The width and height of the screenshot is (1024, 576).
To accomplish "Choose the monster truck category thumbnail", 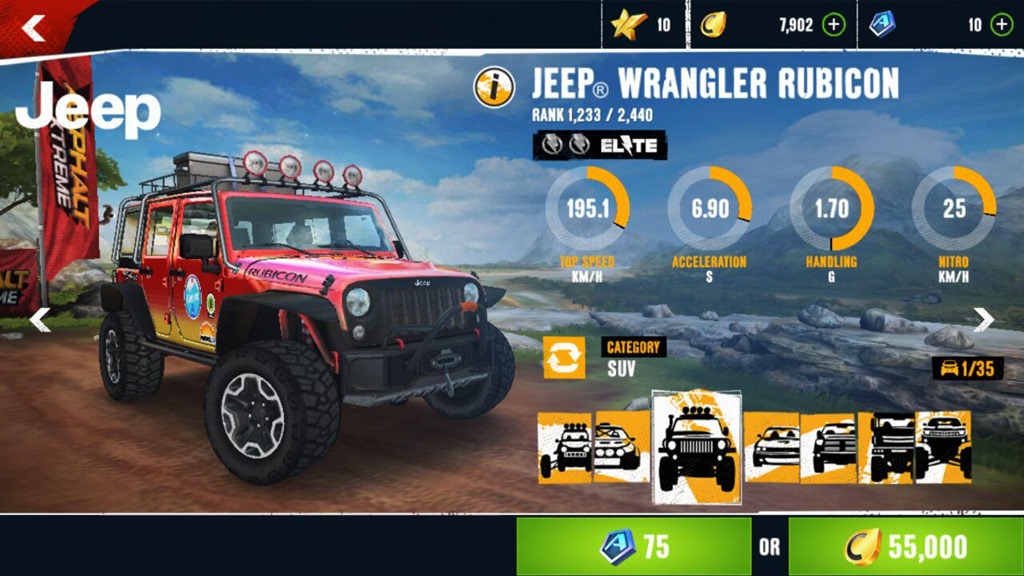I will pyautogui.click(x=943, y=447).
